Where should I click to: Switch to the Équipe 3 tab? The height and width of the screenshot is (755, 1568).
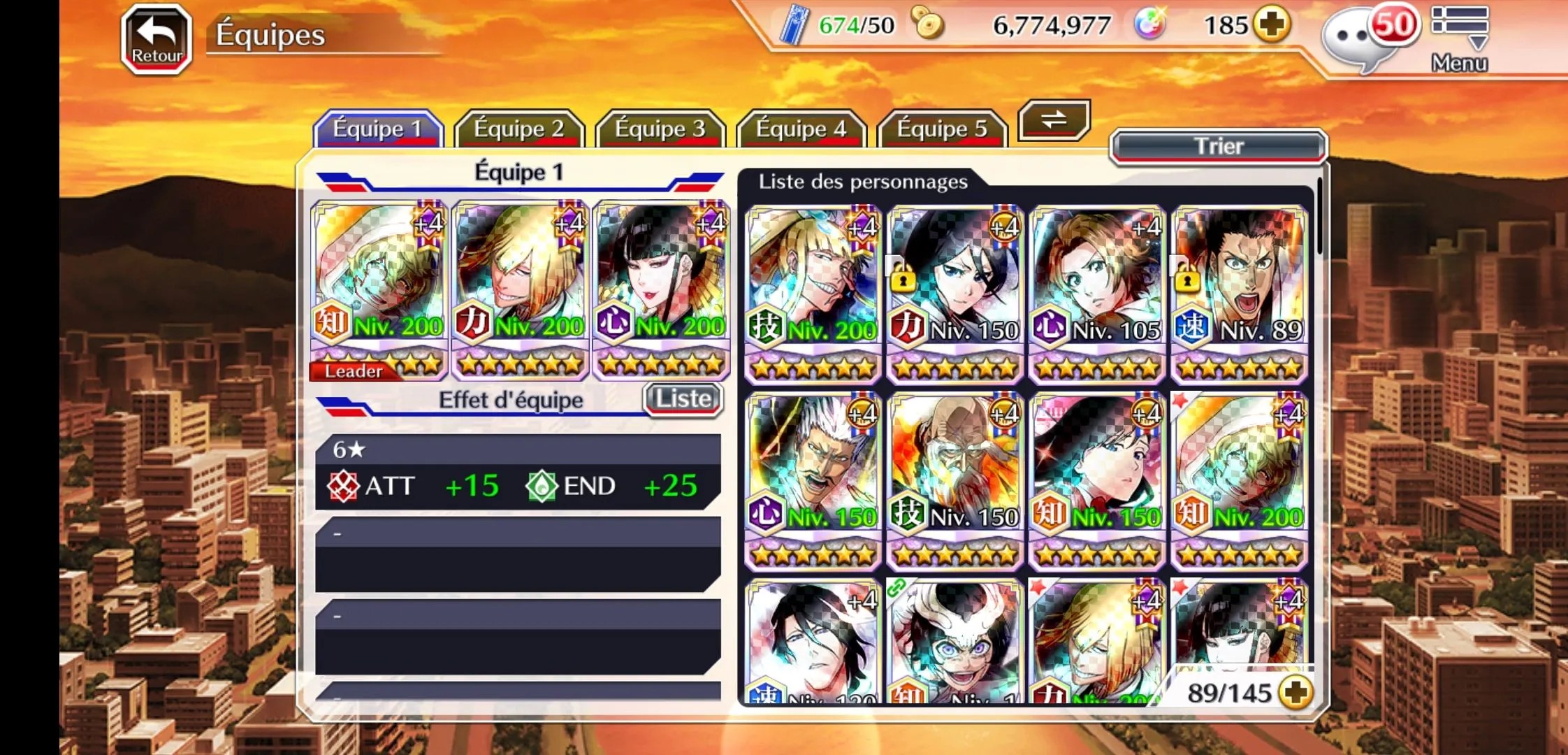click(x=660, y=129)
